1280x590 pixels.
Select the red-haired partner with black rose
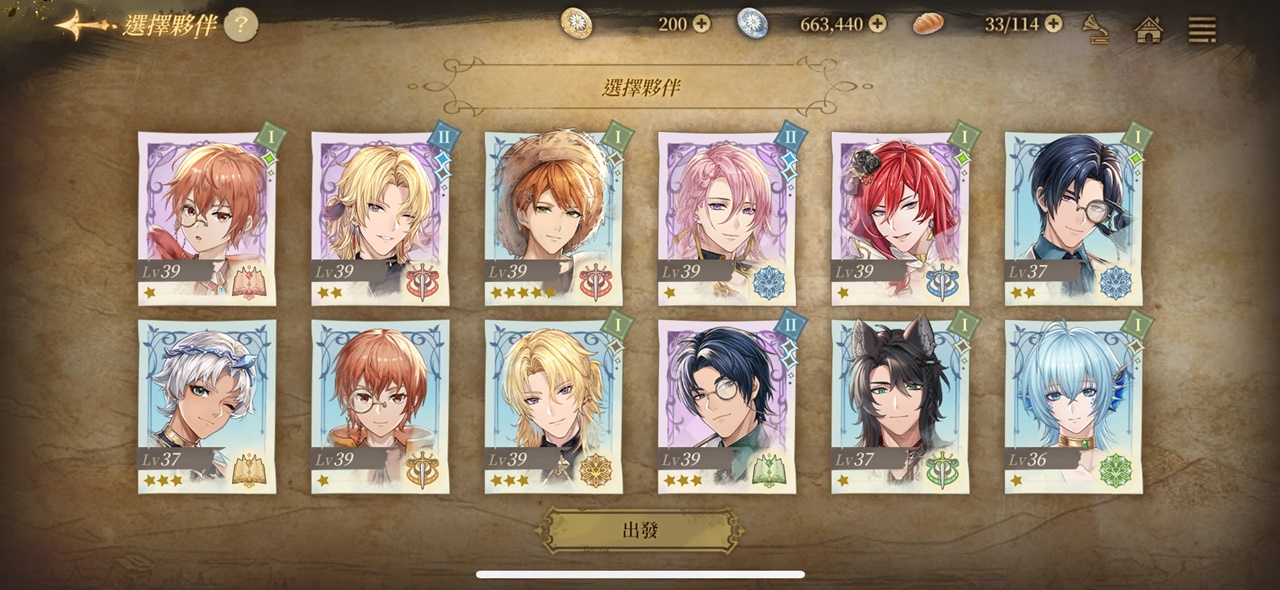(x=900, y=219)
